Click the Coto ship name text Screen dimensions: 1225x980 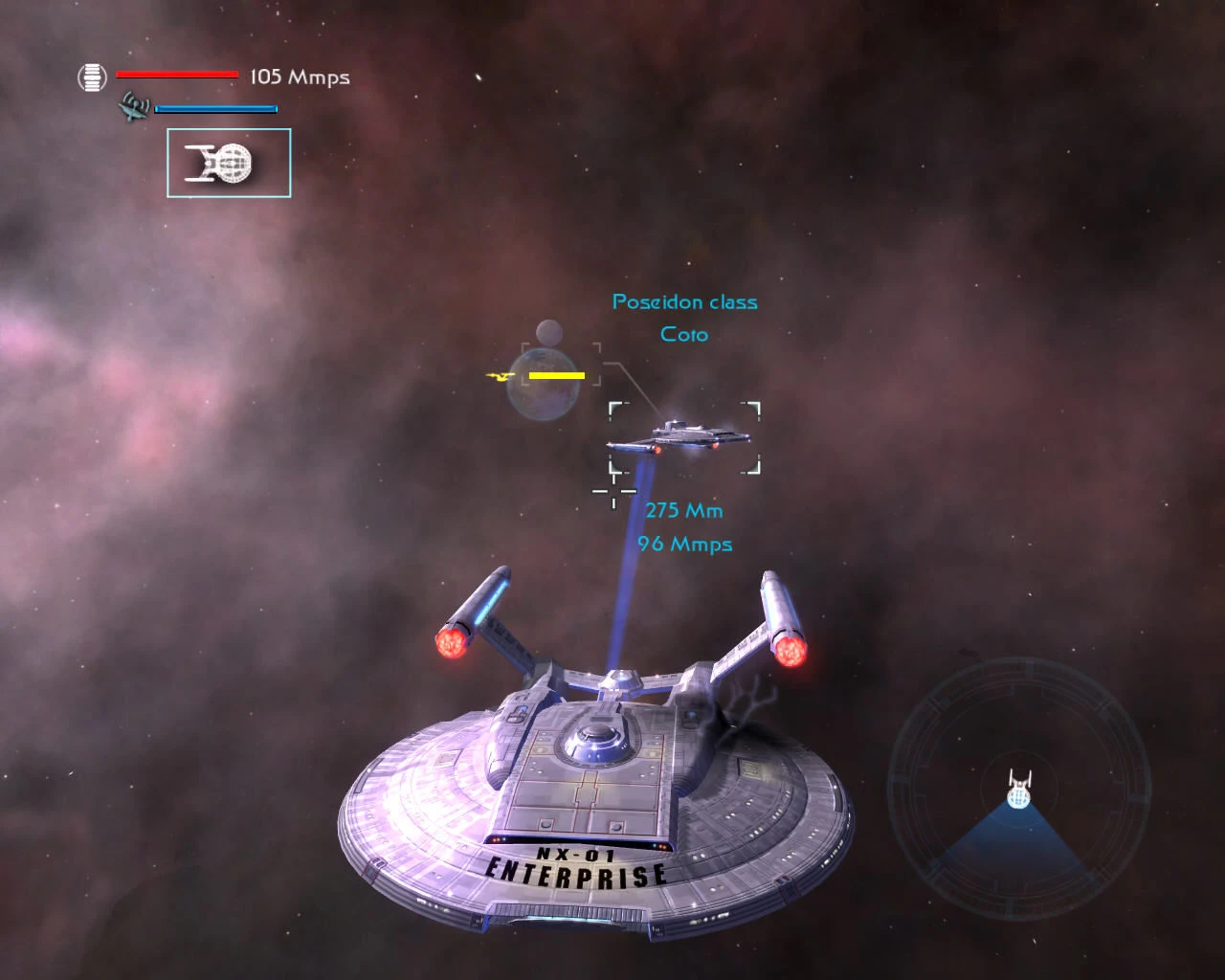click(x=683, y=334)
